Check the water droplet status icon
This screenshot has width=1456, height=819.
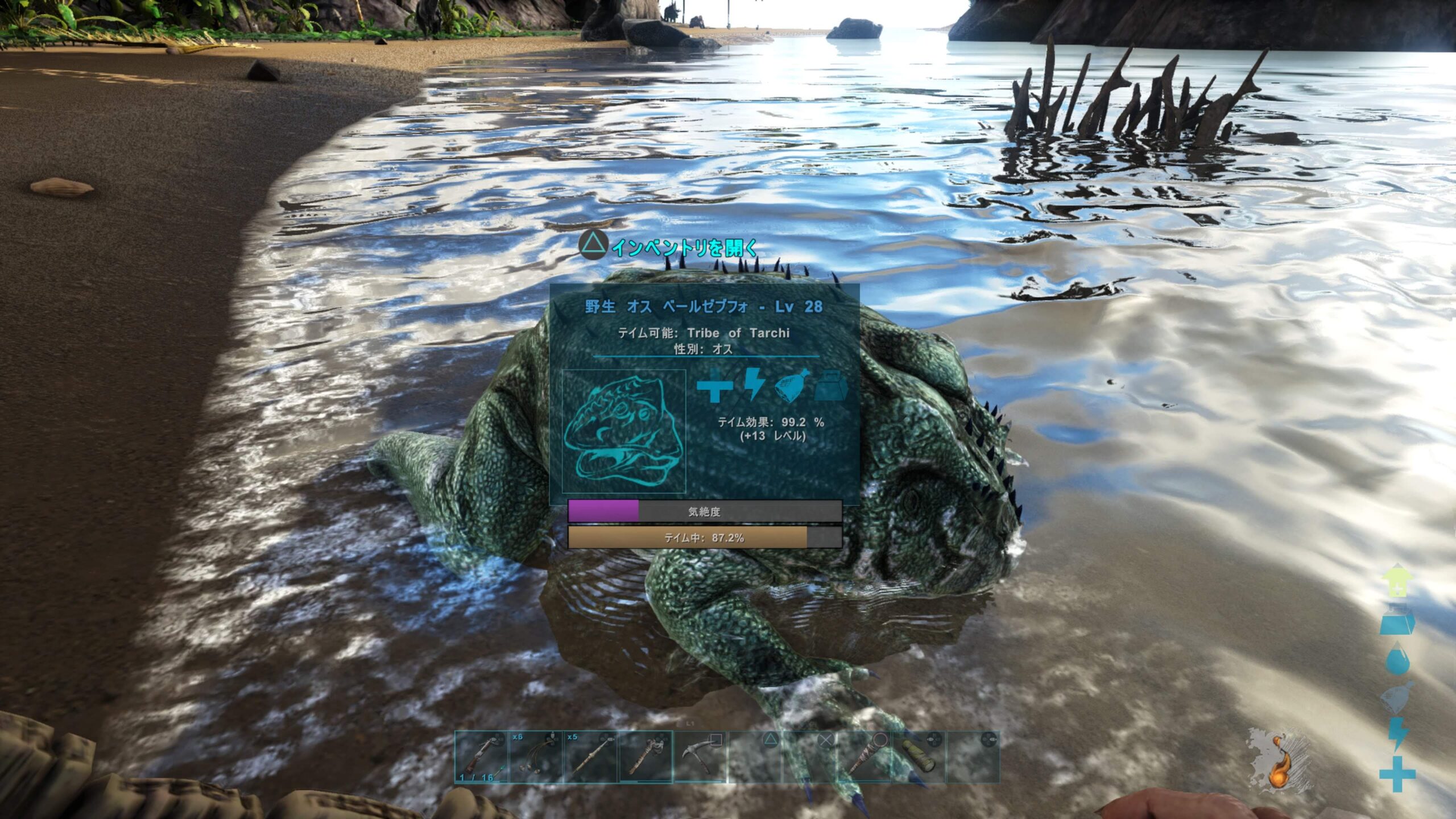click(x=1397, y=659)
